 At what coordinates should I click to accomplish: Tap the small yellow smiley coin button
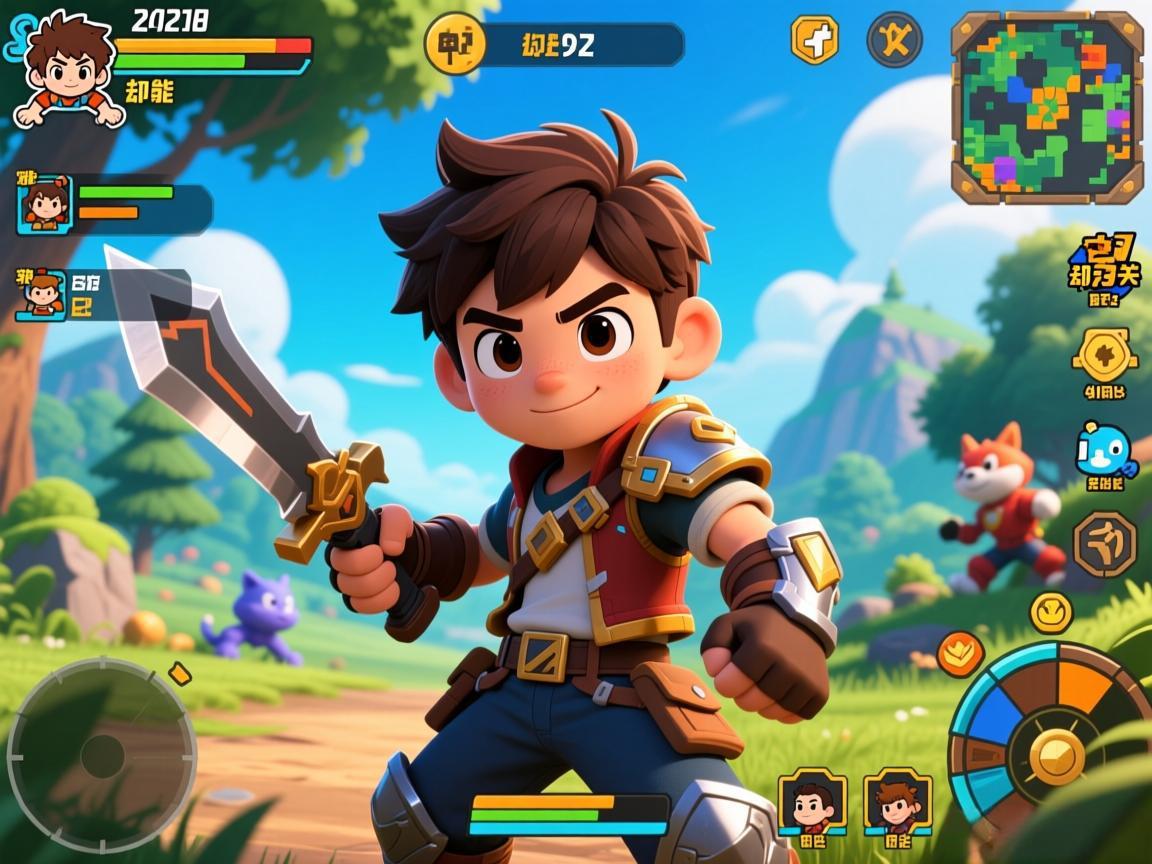pos(1051,612)
